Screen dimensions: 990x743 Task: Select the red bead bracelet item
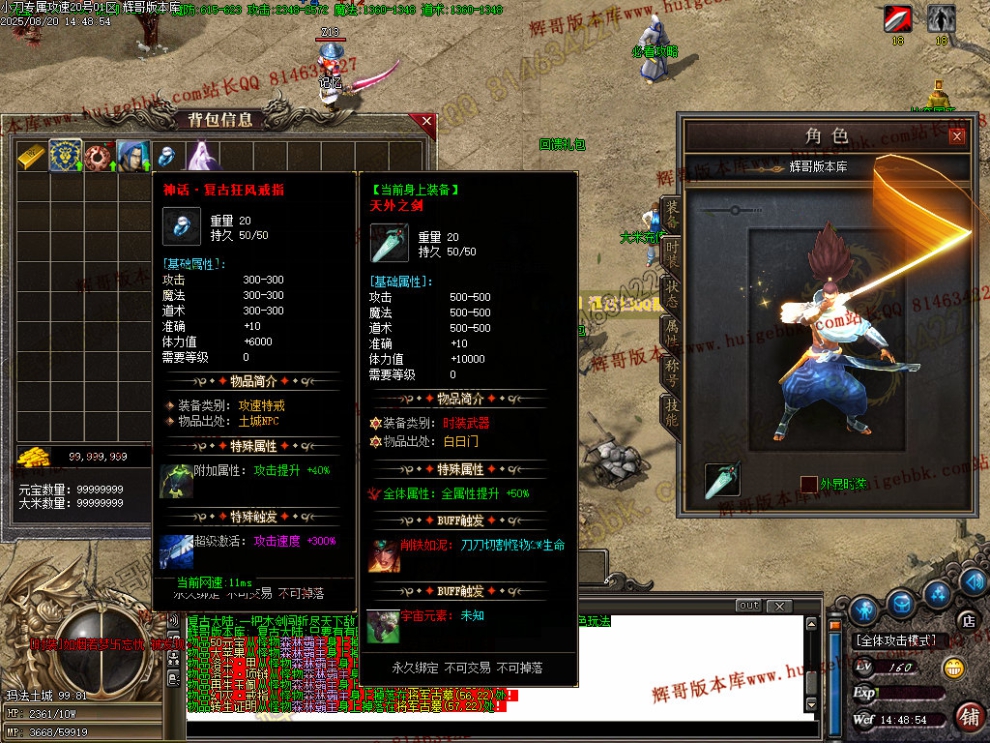click(x=99, y=156)
